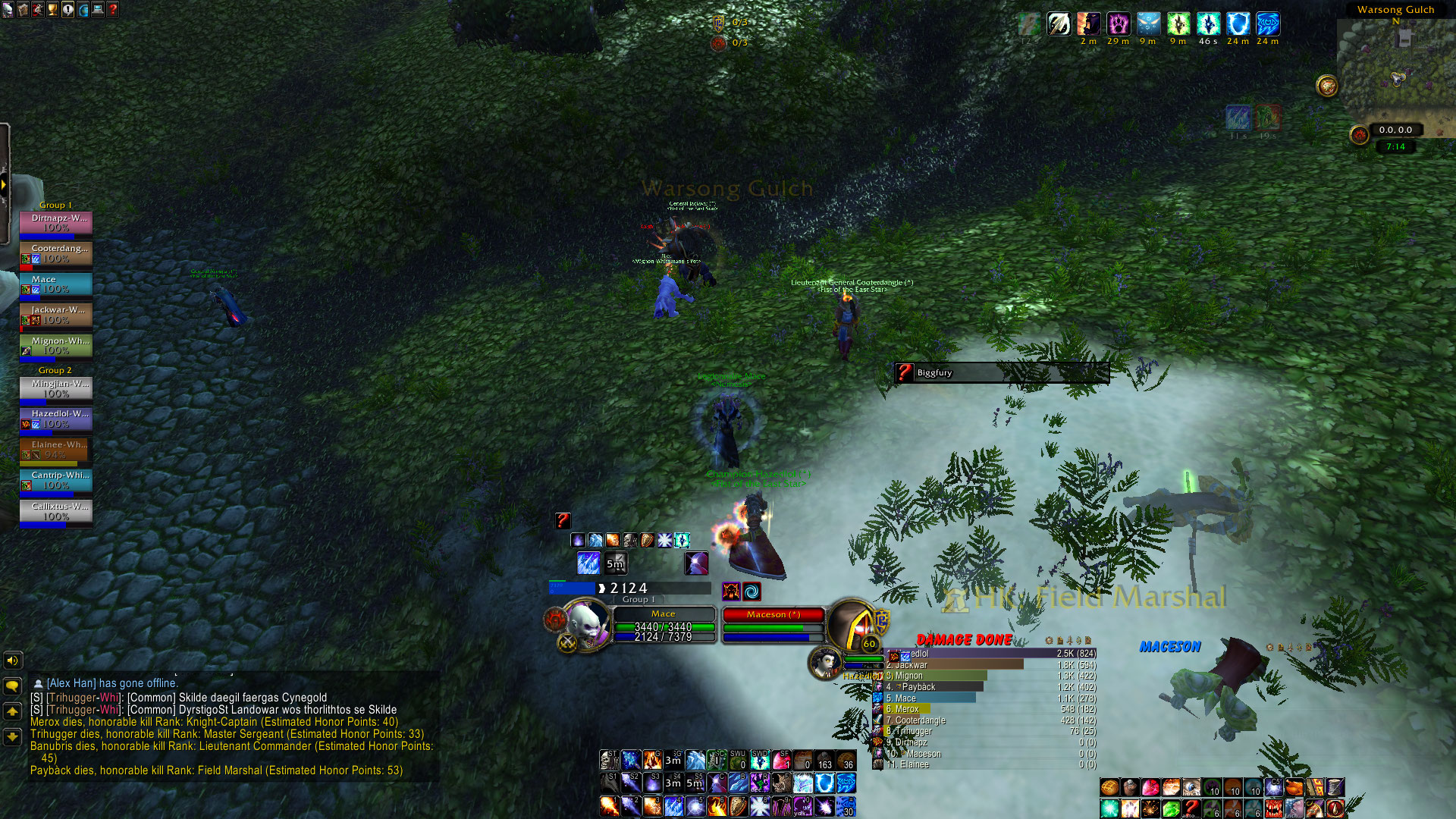Click the Mace player unit frame
Viewport: 1456px width, 819px height.
point(664,626)
